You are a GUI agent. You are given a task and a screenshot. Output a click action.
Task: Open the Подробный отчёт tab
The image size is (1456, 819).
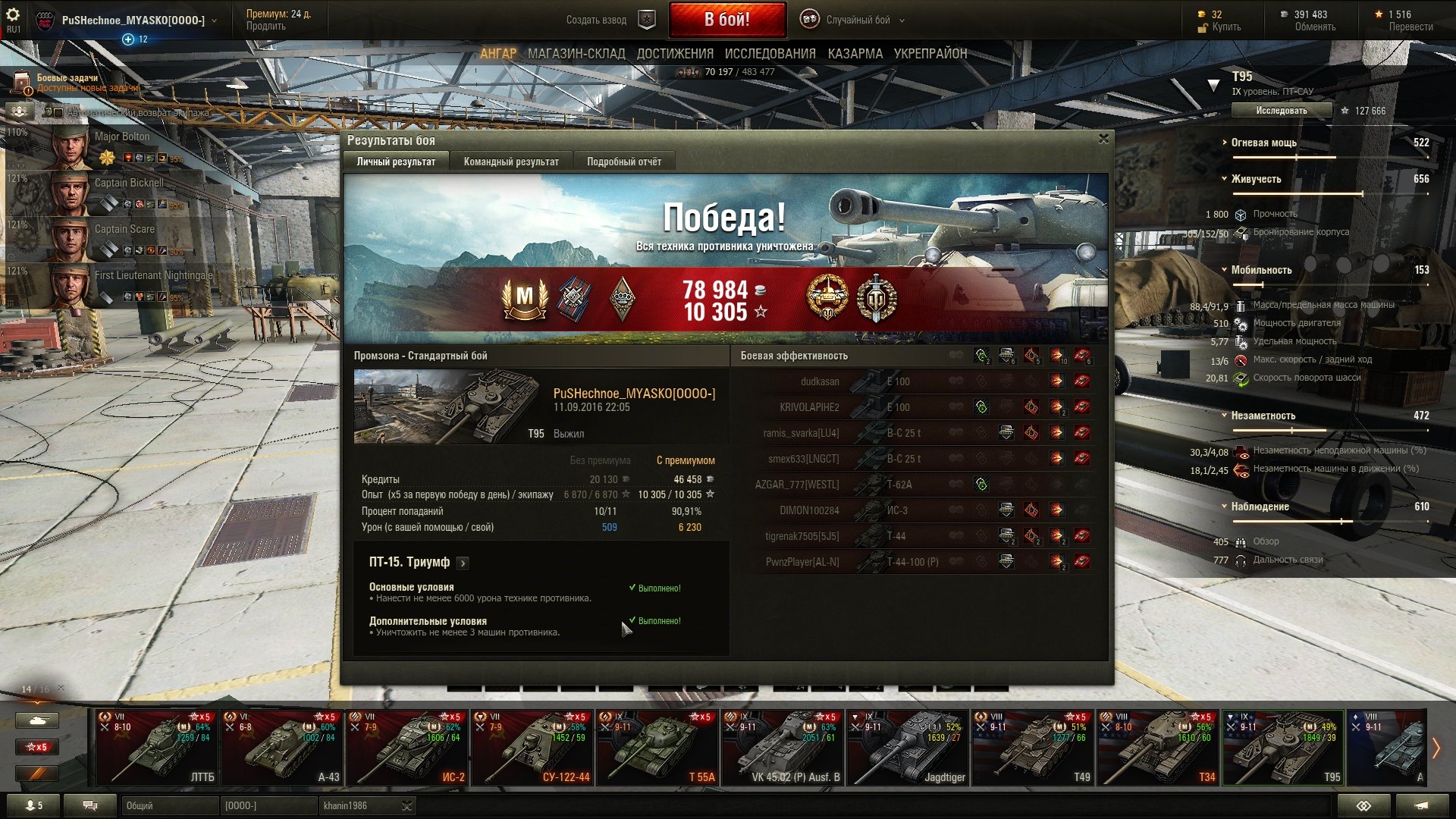tap(623, 162)
